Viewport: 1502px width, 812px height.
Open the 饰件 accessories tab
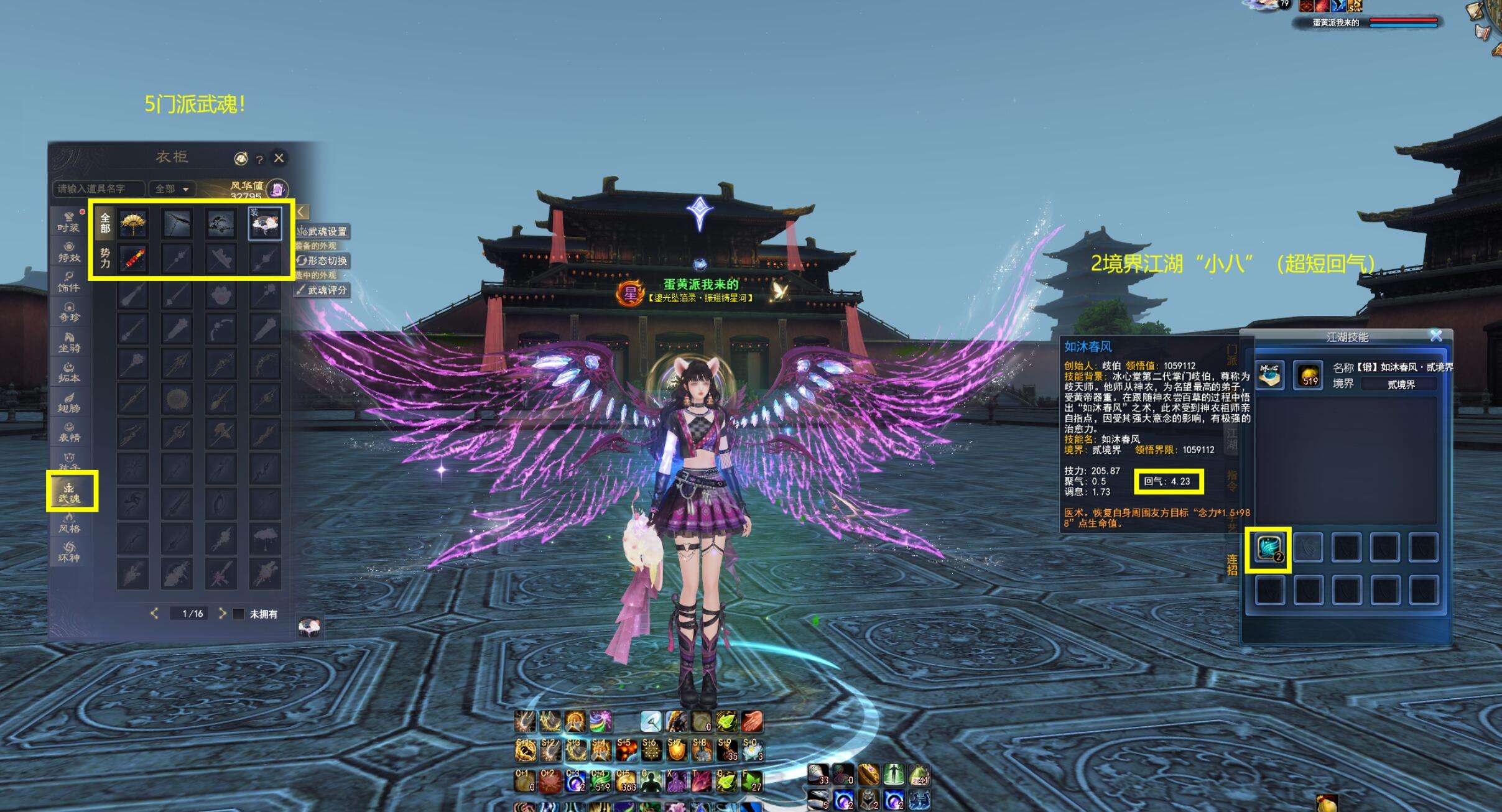point(69,282)
